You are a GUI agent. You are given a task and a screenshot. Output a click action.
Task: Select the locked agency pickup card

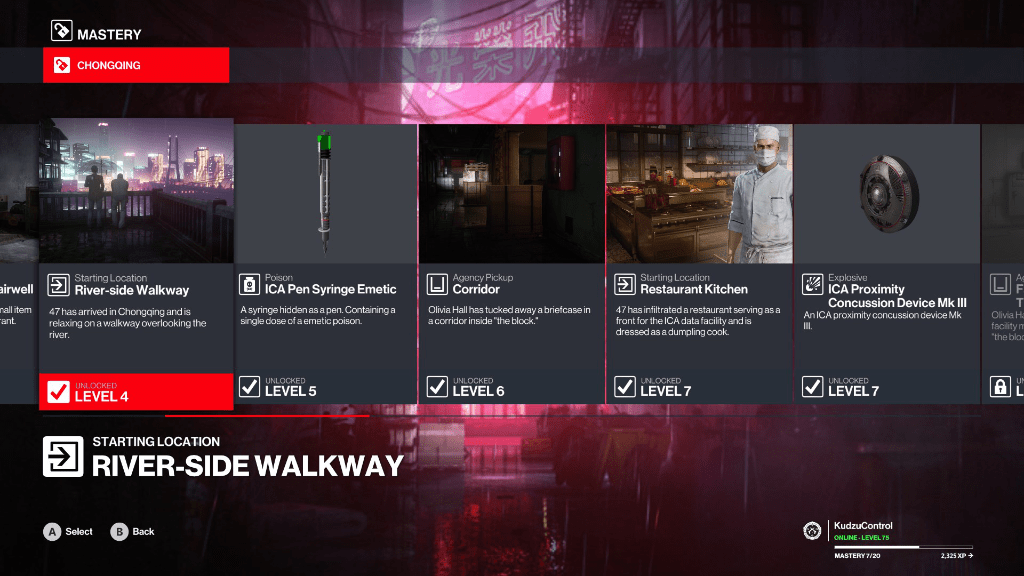pos(1004,264)
